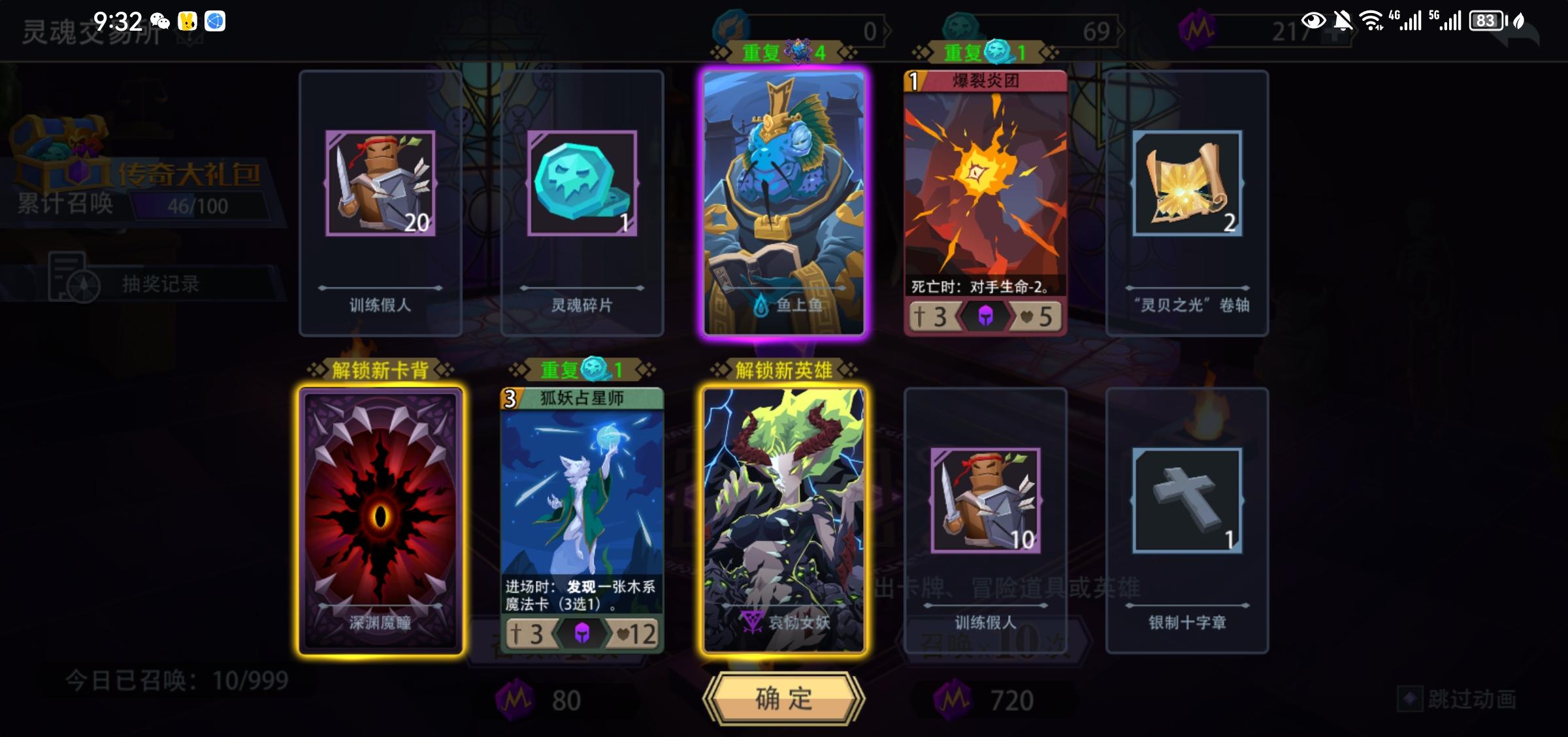Inspect the 爆裂炎团 card
This screenshot has height=737, width=1568.
click(983, 203)
